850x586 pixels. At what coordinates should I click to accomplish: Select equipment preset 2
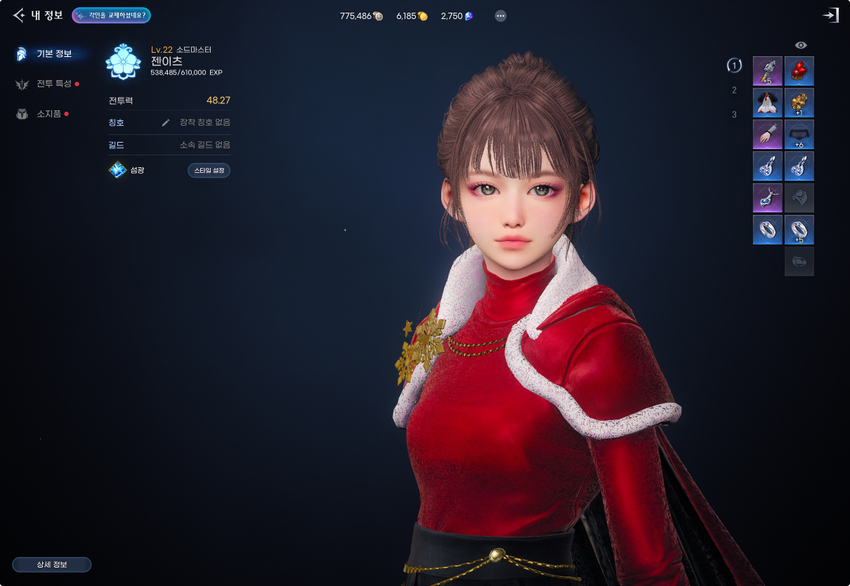coord(734,90)
